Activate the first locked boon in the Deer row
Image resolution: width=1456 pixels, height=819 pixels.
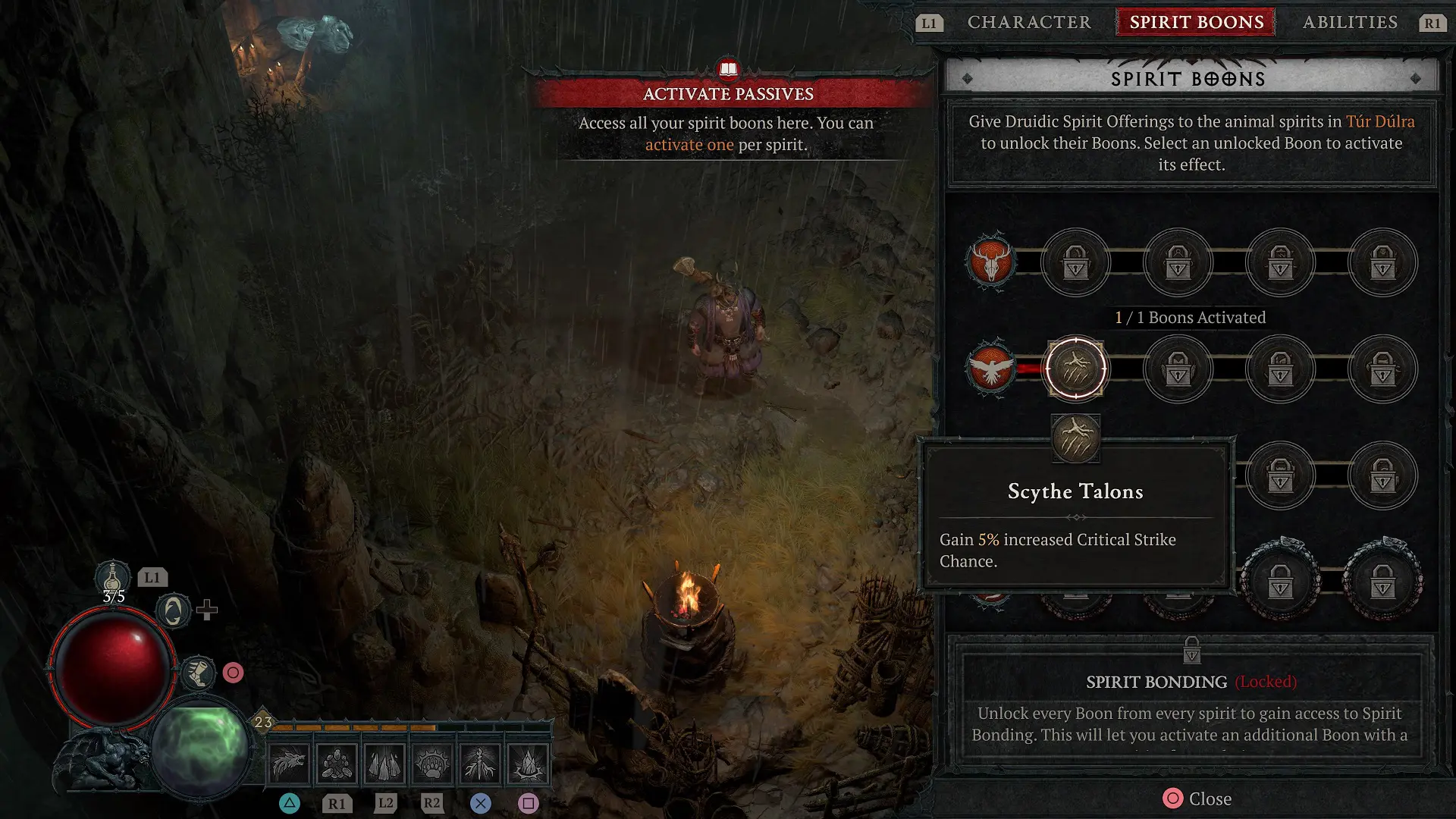tap(1076, 262)
